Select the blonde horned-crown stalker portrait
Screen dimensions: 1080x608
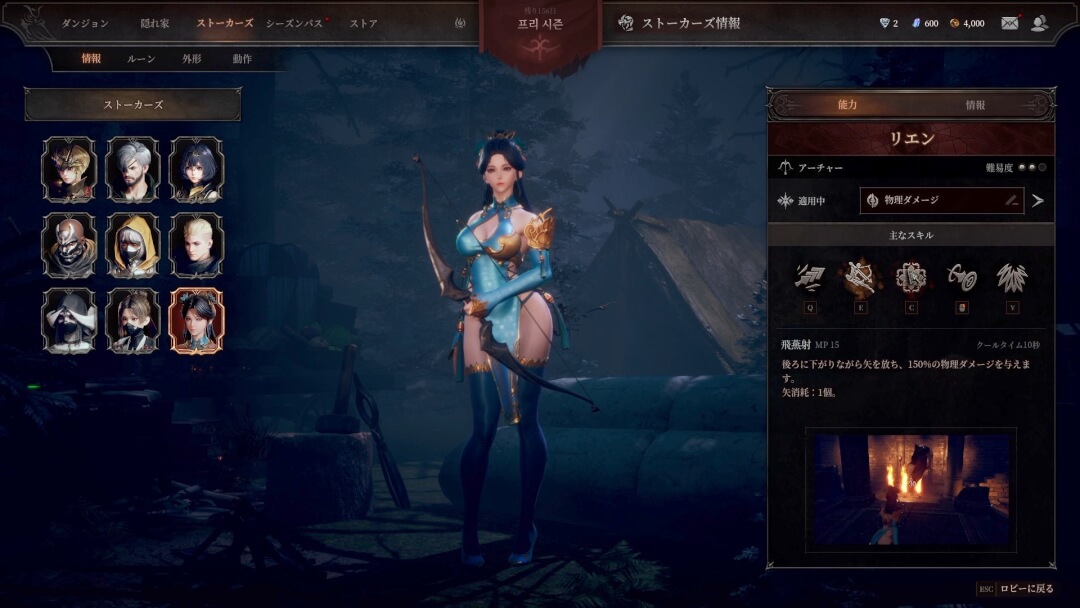click(x=69, y=169)
